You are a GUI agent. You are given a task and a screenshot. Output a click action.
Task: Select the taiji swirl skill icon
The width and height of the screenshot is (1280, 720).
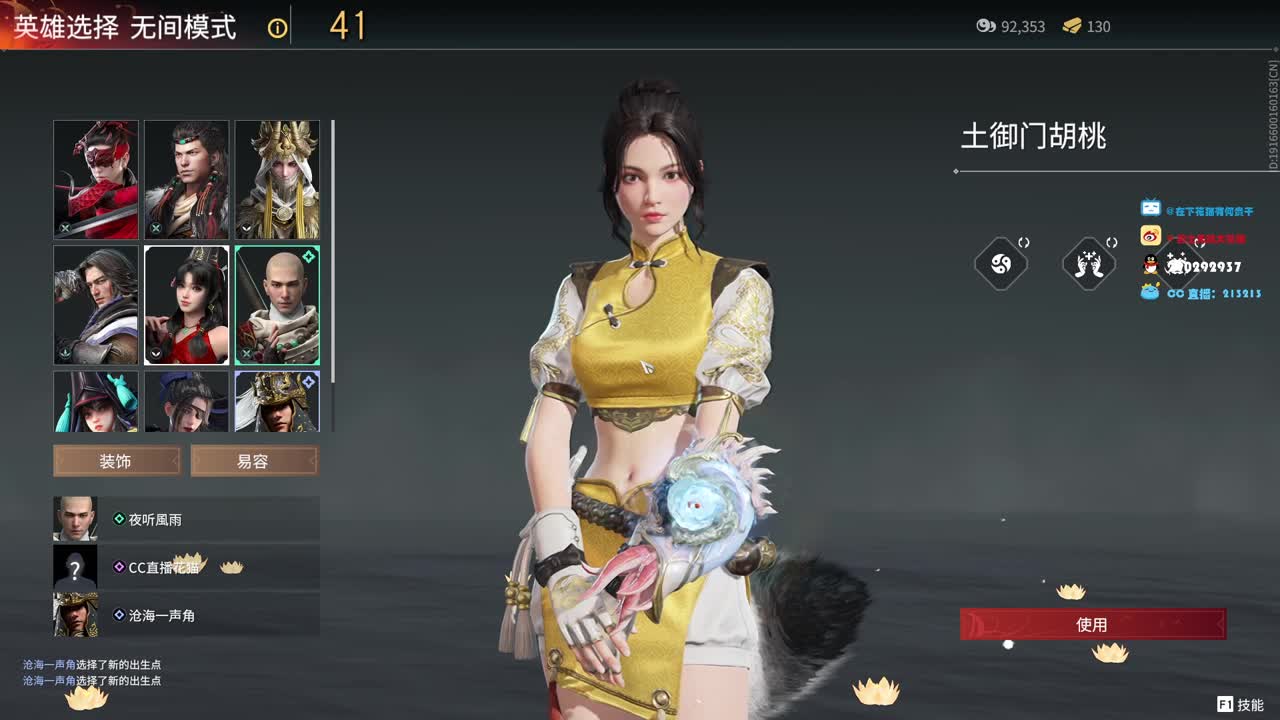click(x=1001, y=263)
